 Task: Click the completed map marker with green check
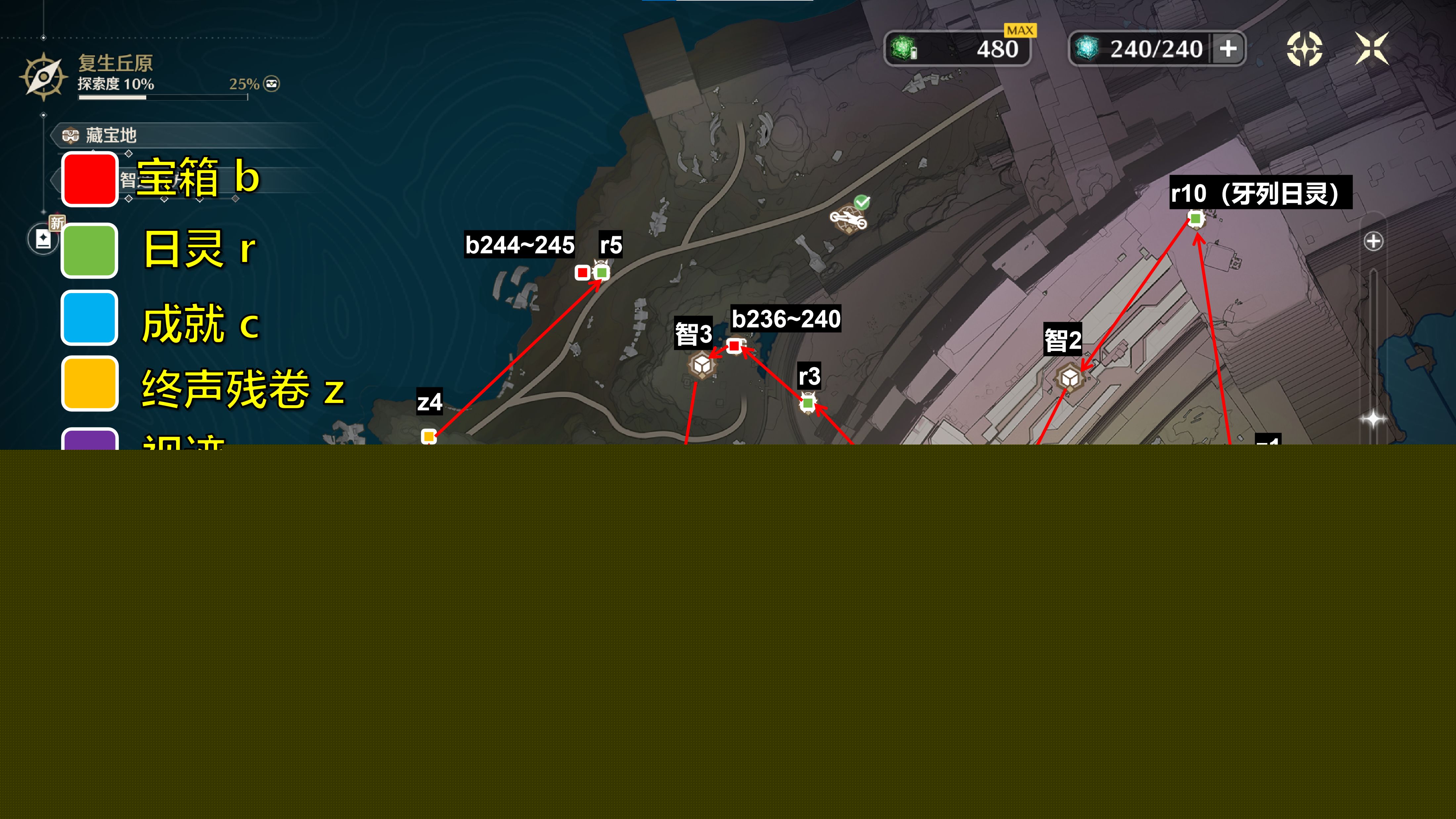848,217
